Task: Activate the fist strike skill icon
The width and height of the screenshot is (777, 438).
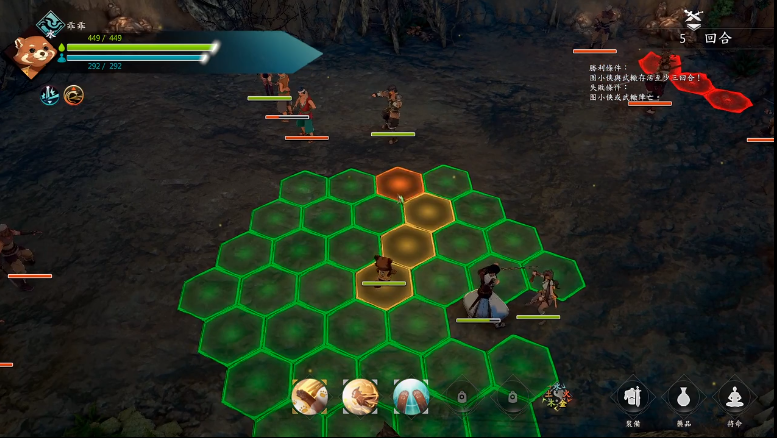Action: (360, 397)
